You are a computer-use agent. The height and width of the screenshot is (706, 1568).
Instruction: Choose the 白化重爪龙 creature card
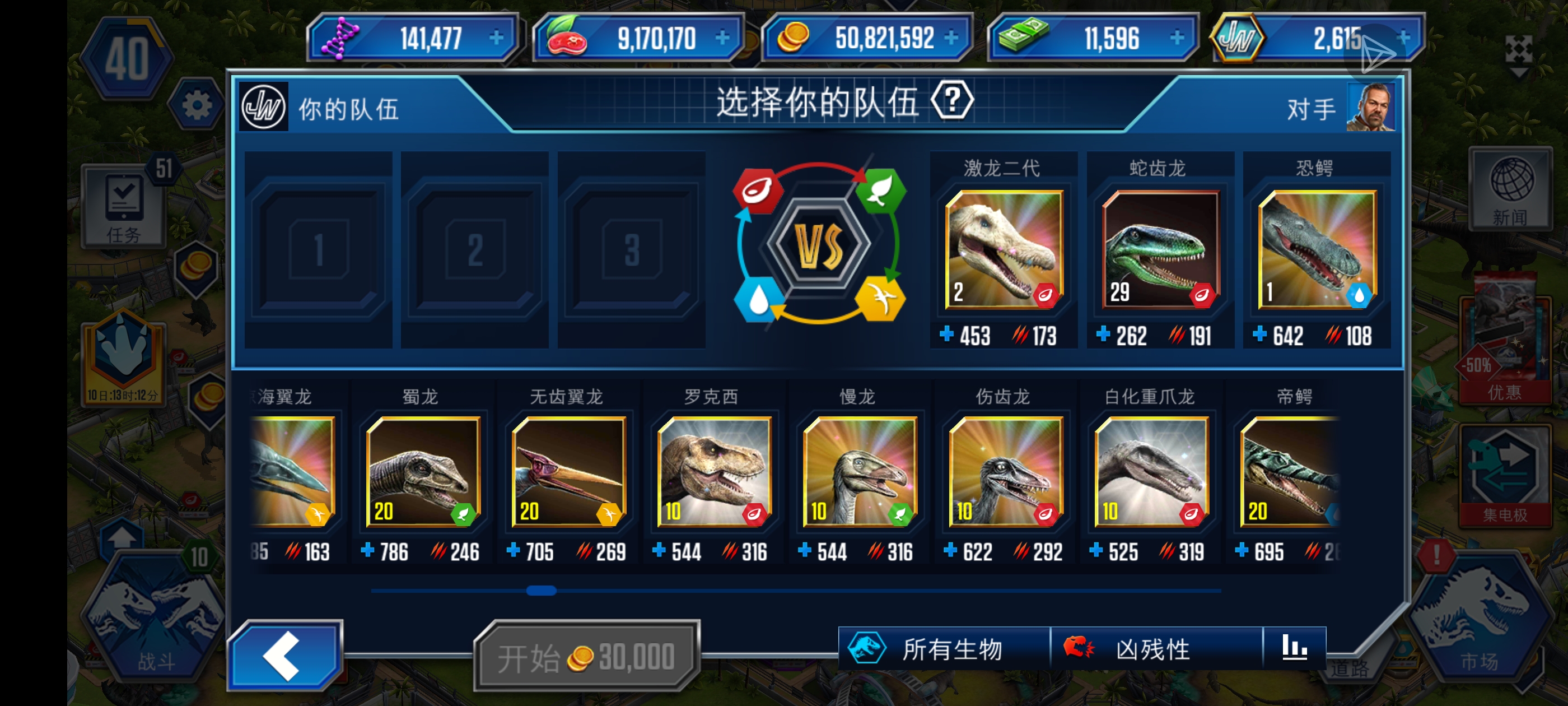coord(1151,471)
